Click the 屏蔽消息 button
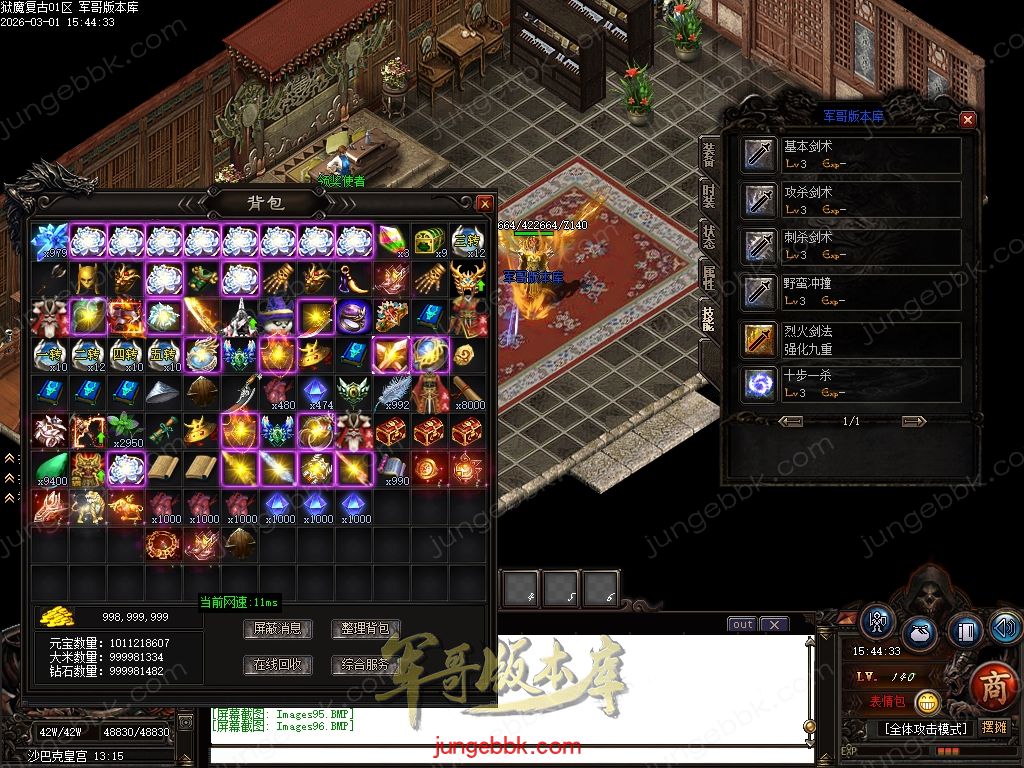This screenshot has height=768, width=1024. (x=277, y=629)
